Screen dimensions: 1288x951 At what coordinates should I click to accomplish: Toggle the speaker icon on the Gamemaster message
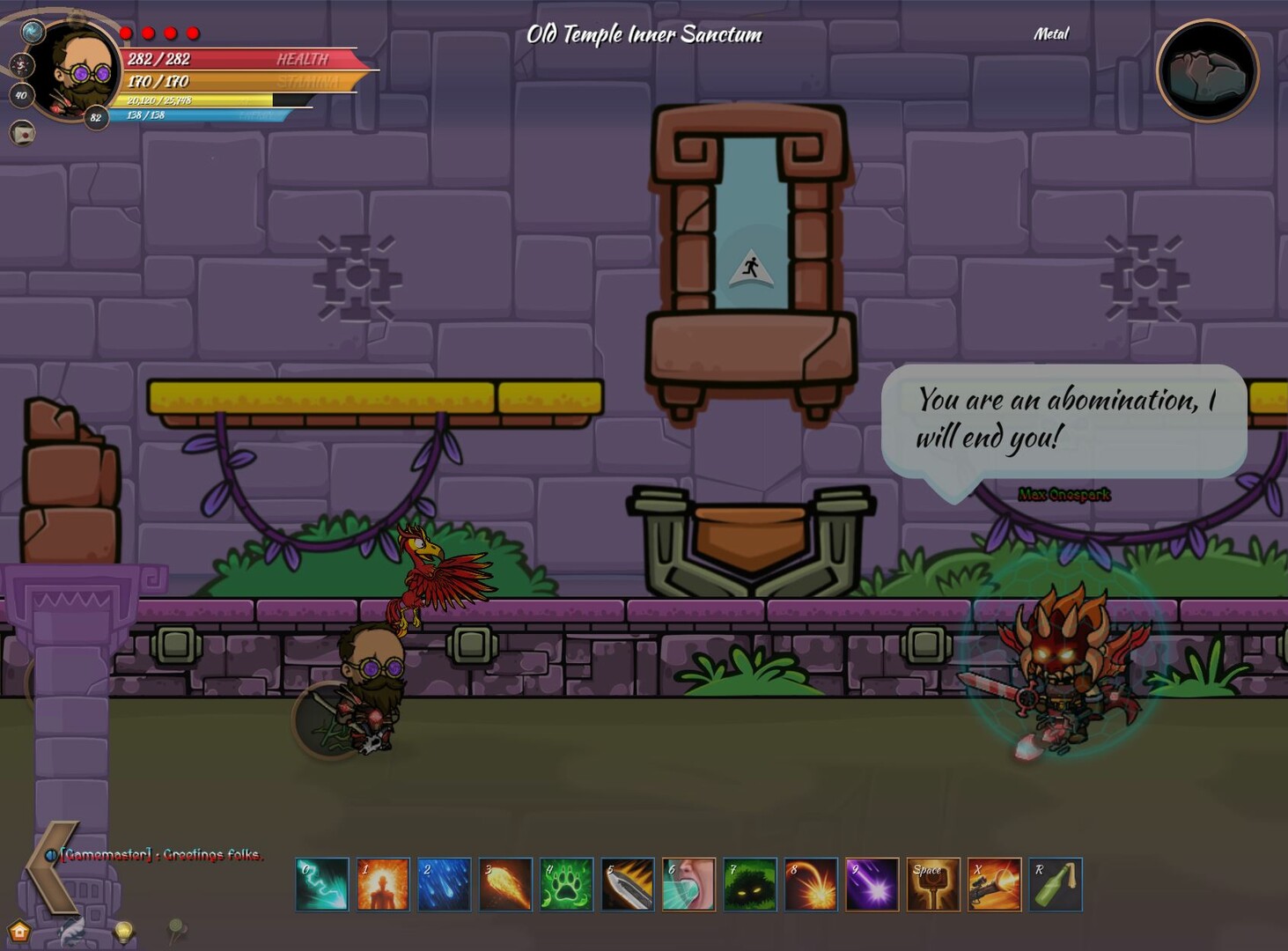51,853
